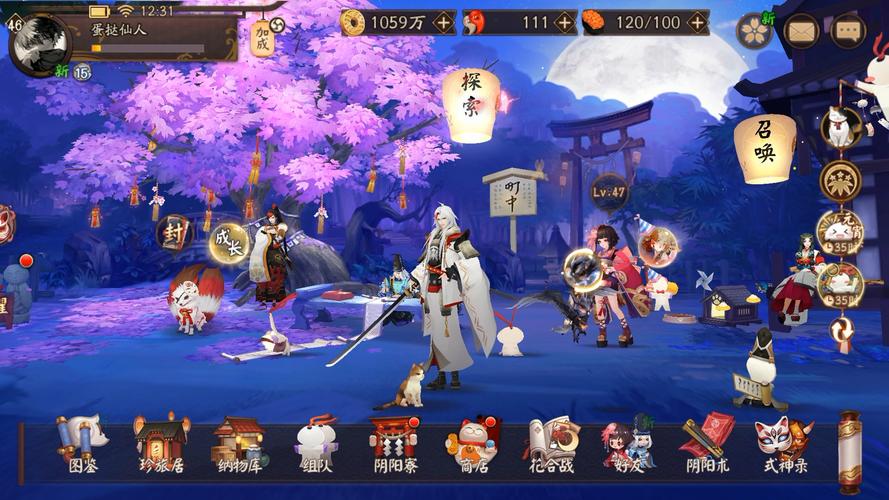Enter the 珍旅居 shop
Image resolution: width=889 pixels, height=500 pixels.
(162, 443)
